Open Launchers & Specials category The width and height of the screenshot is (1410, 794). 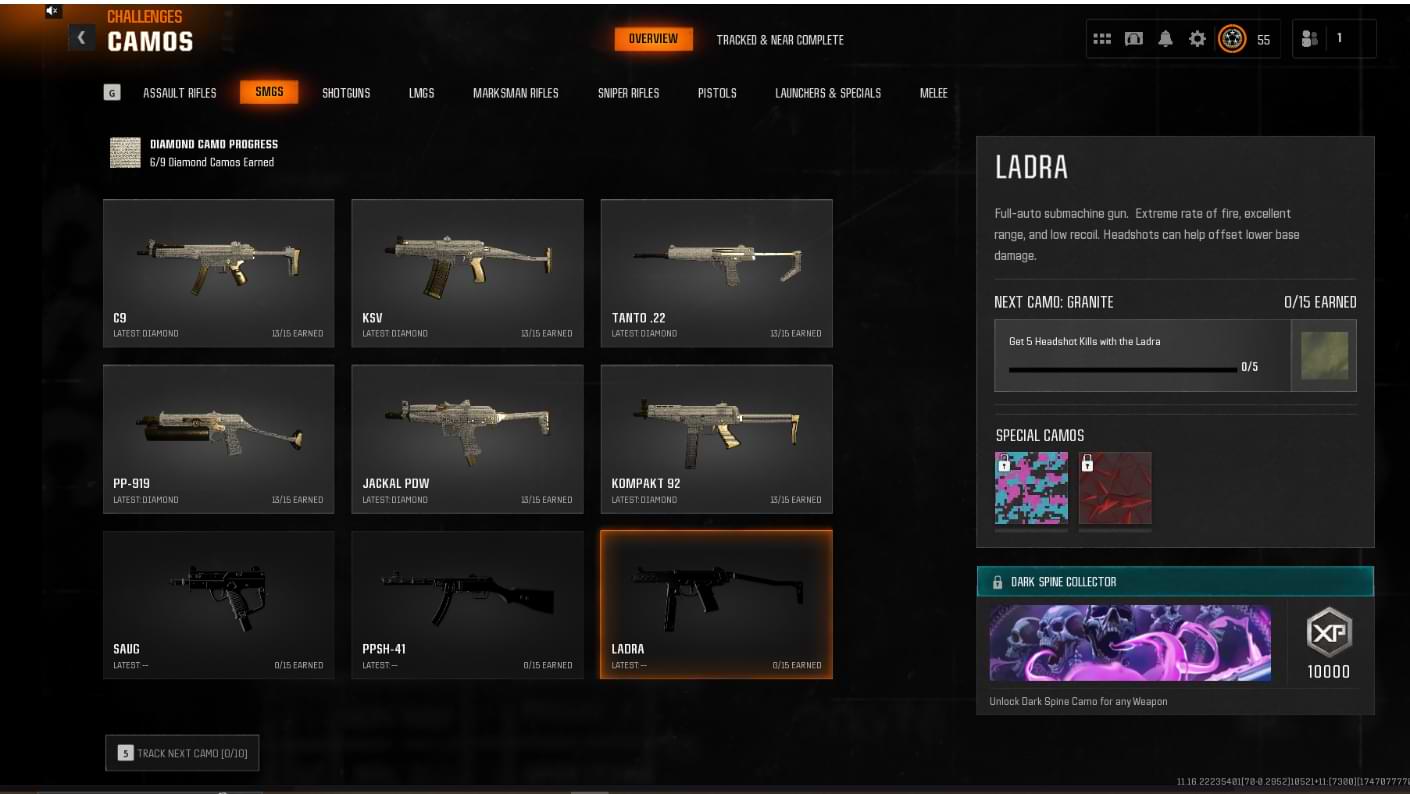828,93
